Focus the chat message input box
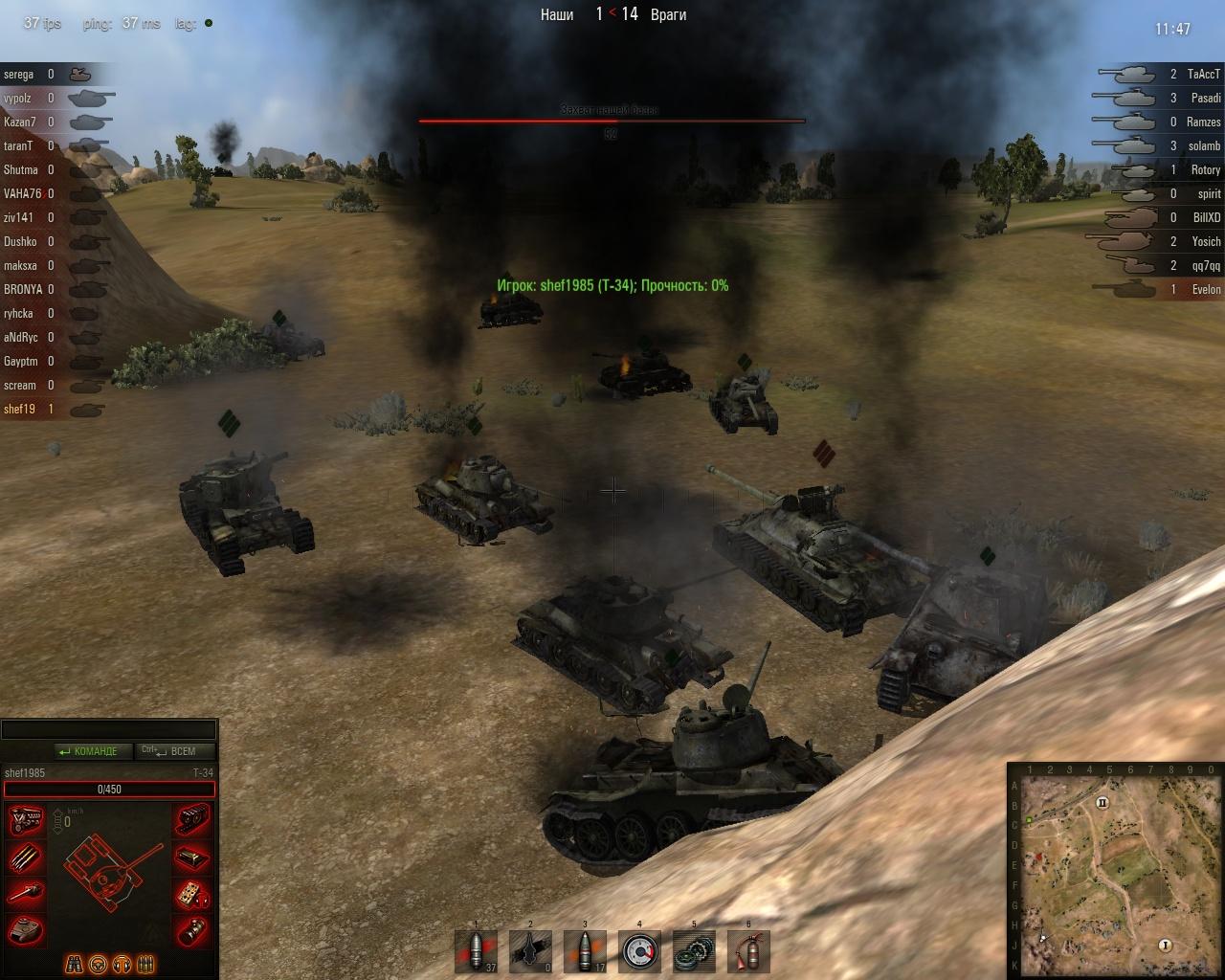The width and height of the screenshot is (1225, 980). (x=108, y=730)
